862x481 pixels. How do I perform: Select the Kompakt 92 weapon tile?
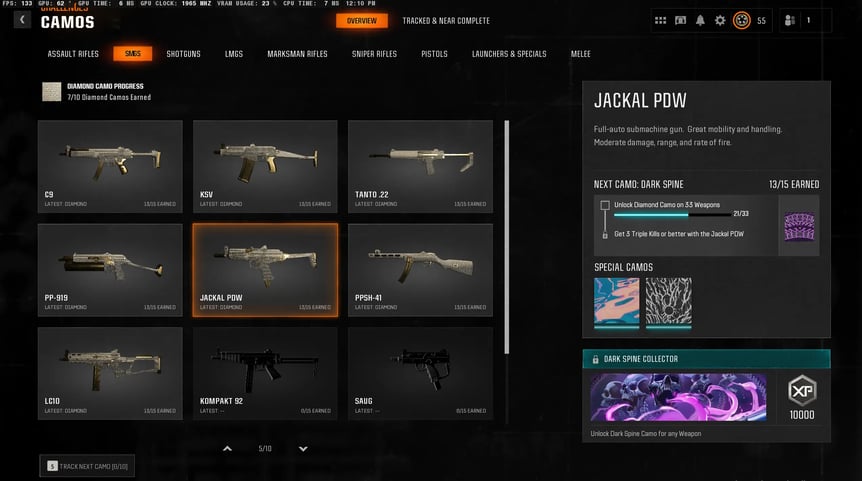point(265,371)
